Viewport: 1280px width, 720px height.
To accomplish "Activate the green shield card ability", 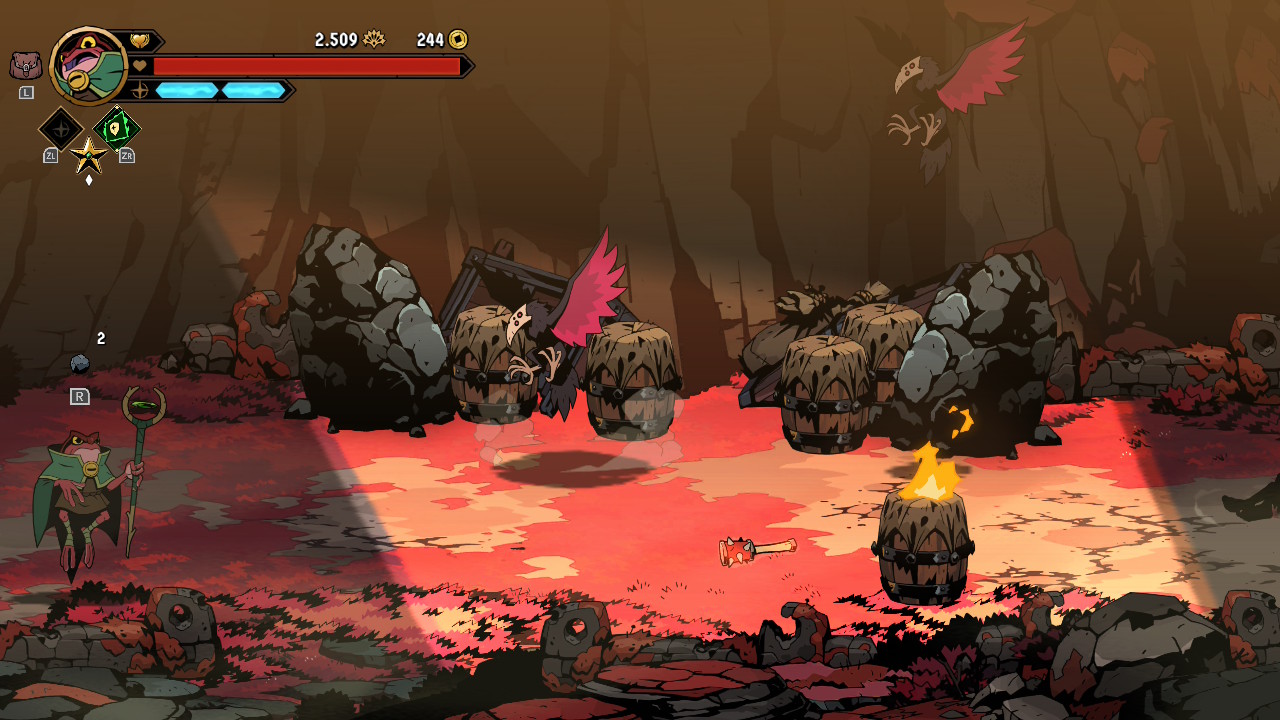I will [x=117, y=128].
